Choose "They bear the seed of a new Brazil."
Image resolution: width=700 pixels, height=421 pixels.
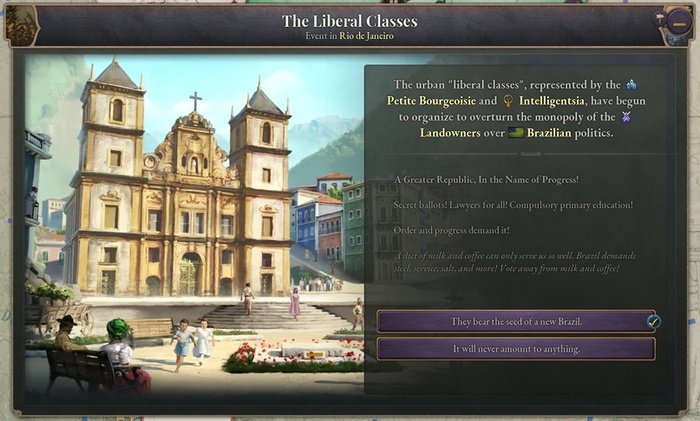coord(515,321)
